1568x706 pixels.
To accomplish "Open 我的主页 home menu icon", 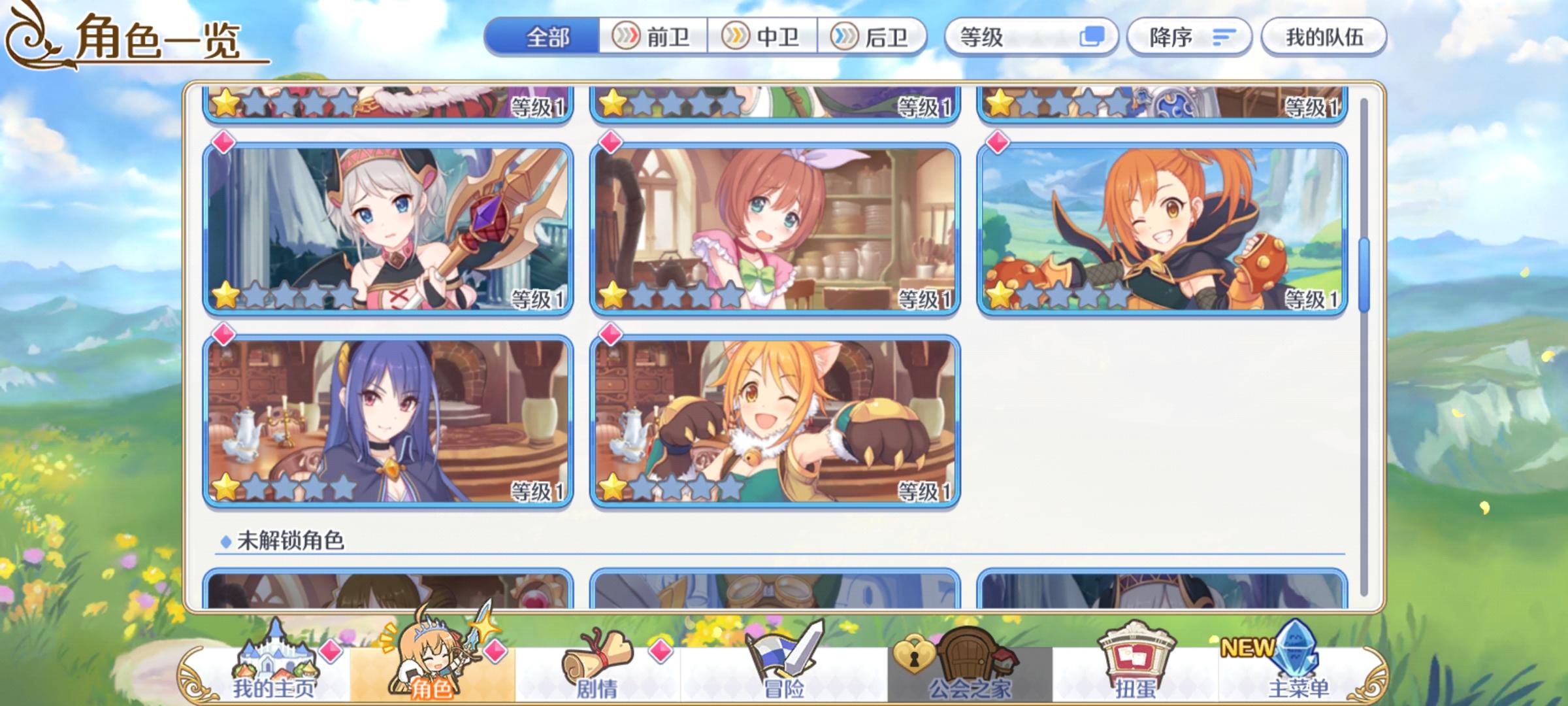I will pyautogui.click(x=273, y=662).
